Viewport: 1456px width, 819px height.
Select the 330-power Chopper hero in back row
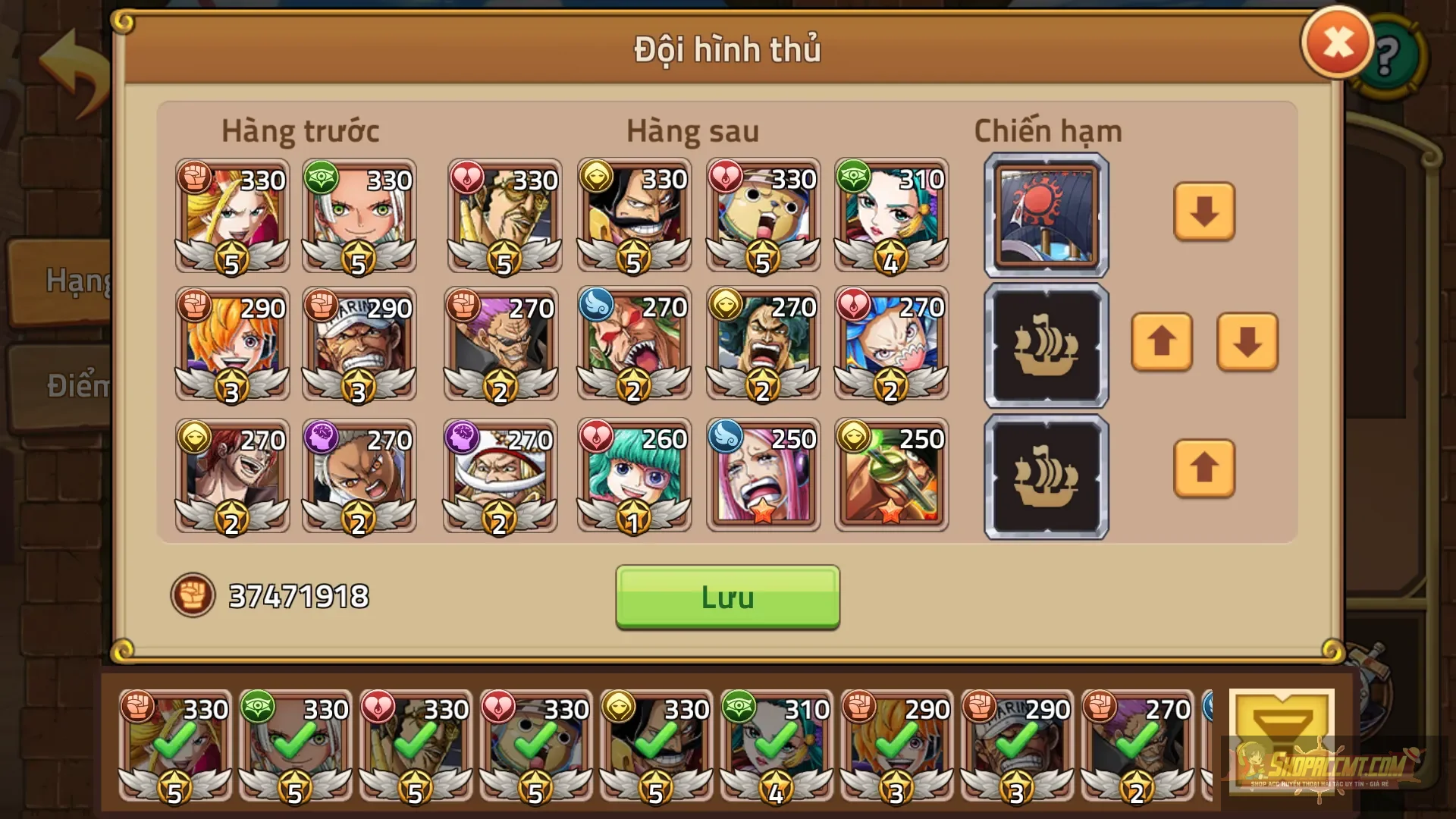tap(763, 218)
